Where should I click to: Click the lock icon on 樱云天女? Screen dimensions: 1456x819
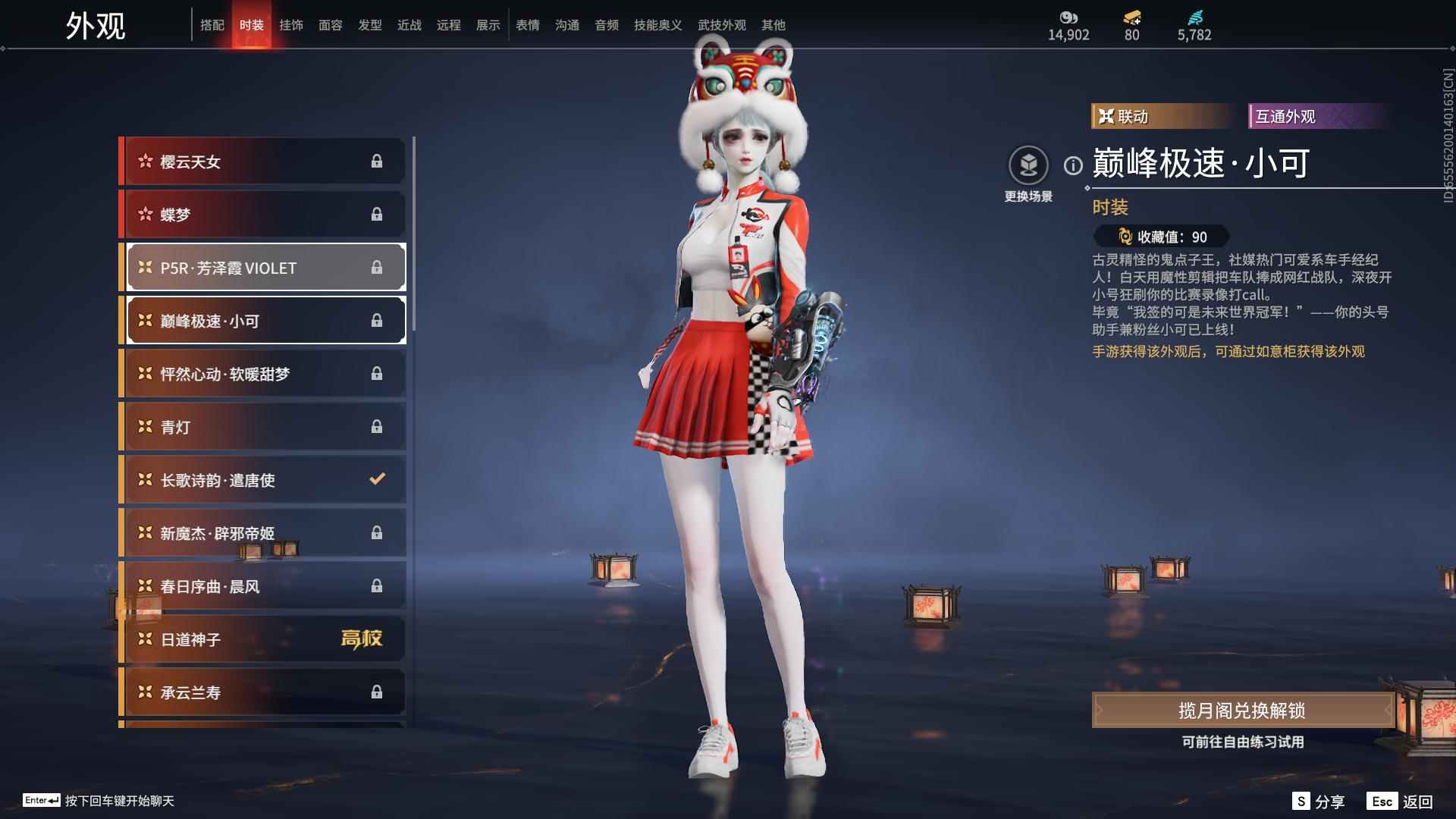(377, 161)
